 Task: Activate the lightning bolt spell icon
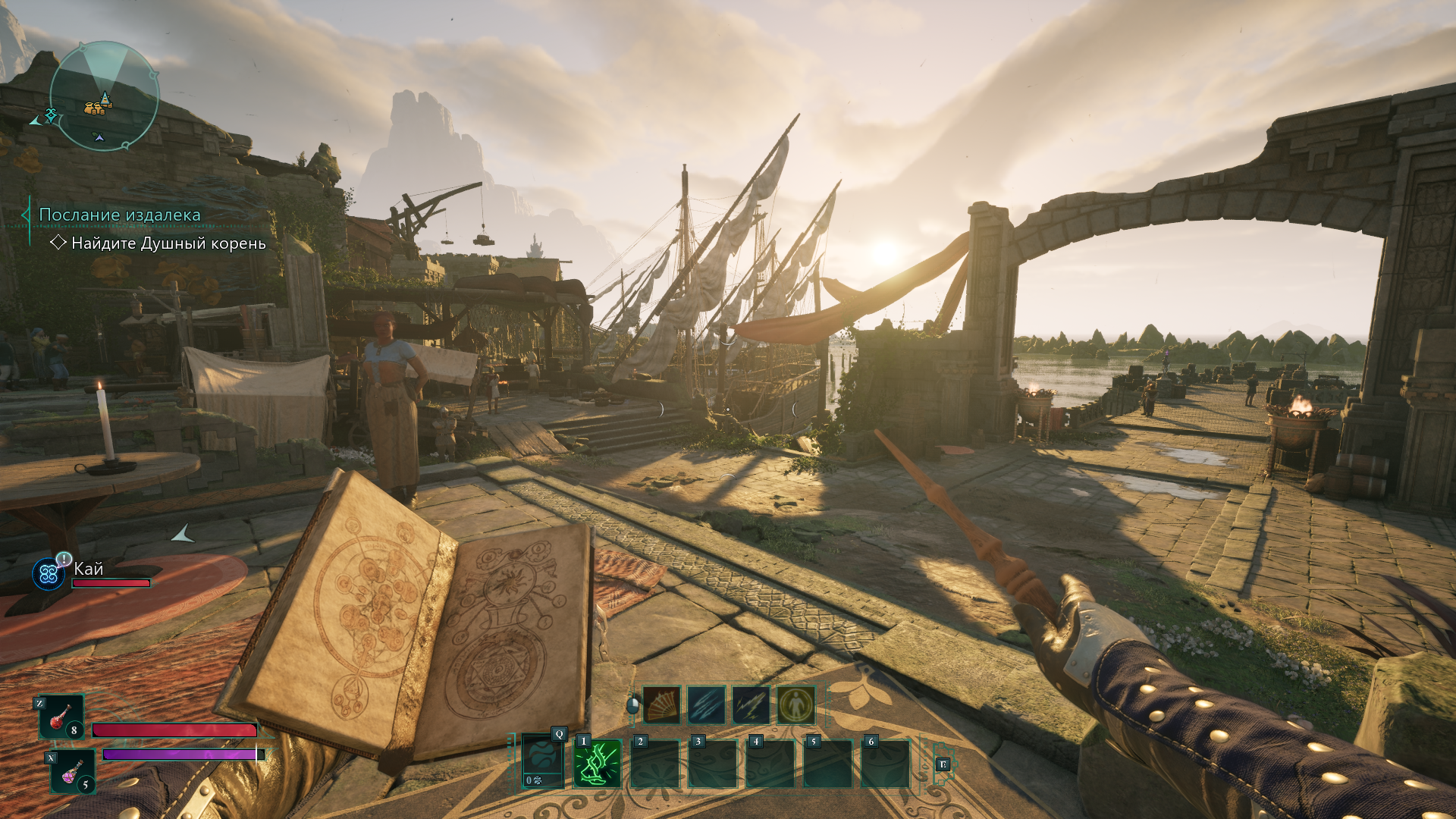(752, 706)
